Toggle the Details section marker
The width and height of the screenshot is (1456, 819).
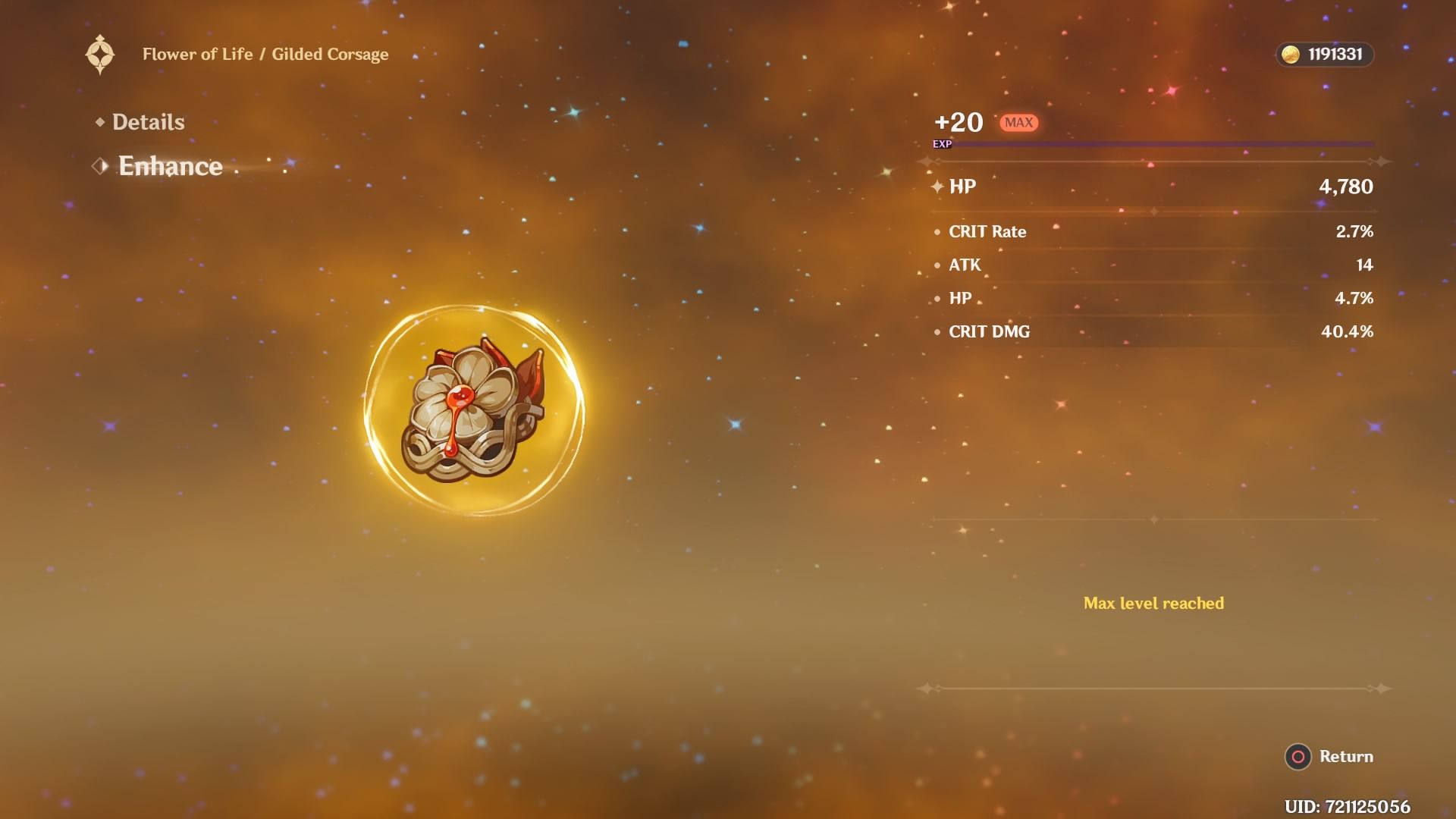101,121
